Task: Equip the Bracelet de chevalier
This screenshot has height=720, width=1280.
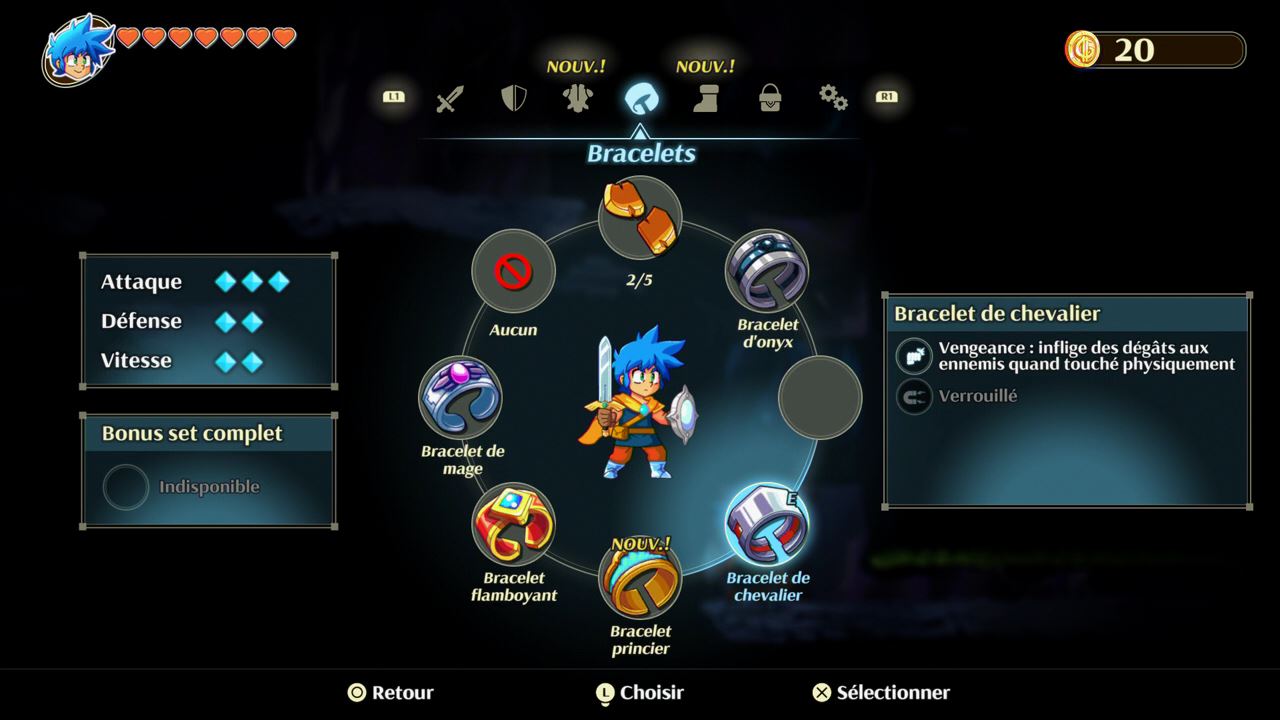Action: click(767, 524)
